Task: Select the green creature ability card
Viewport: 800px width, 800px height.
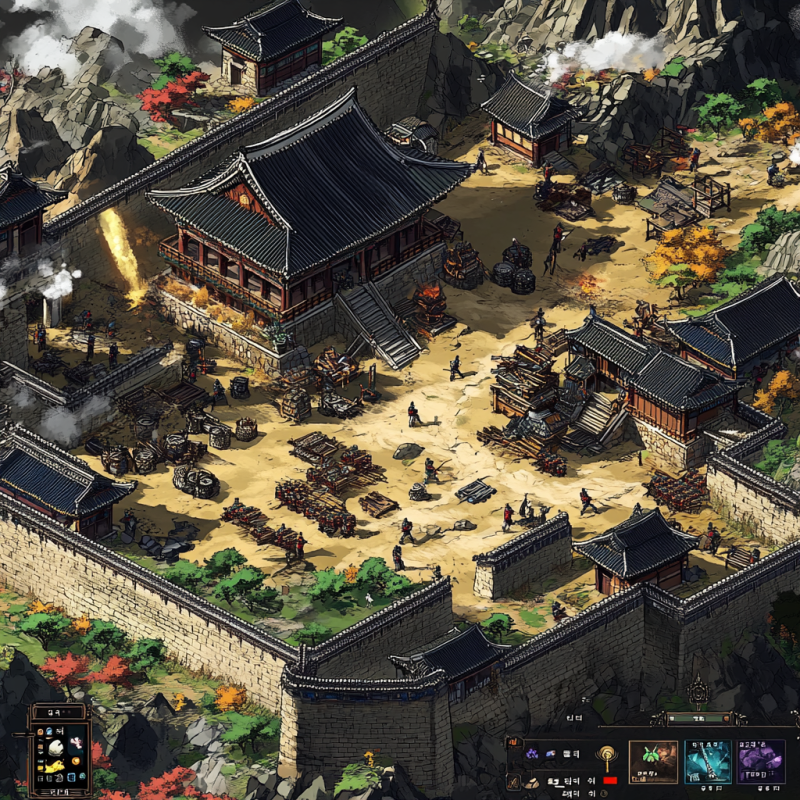Action: tap(652, 762)
